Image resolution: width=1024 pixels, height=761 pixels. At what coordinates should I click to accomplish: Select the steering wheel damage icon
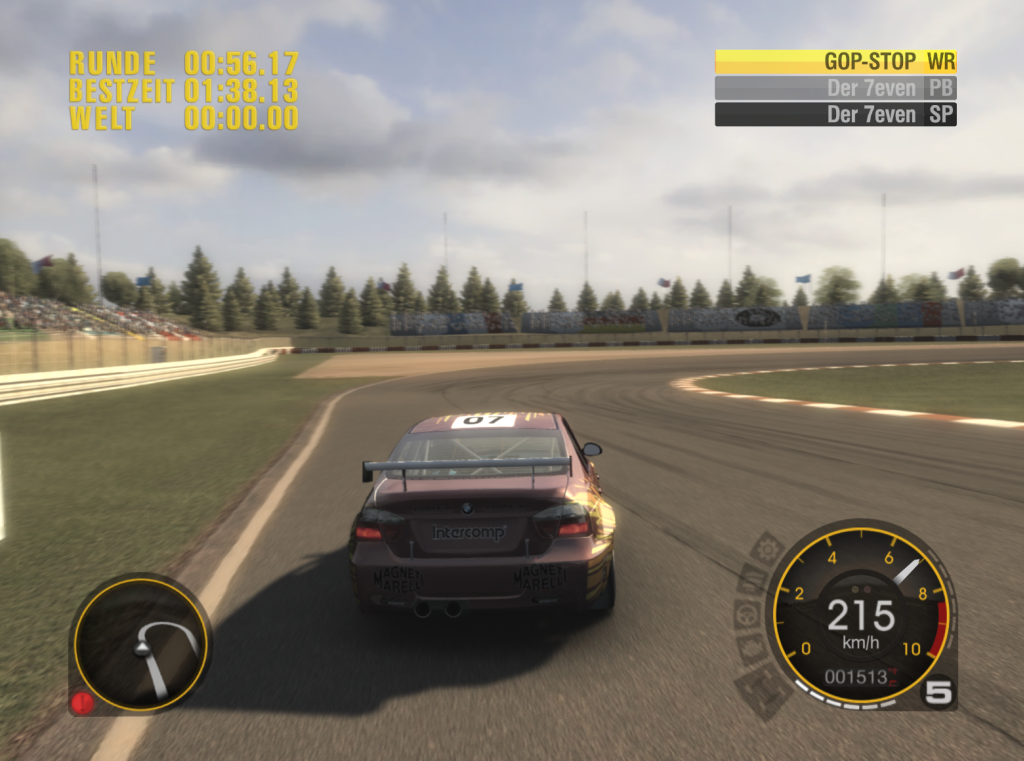[744, 615]
